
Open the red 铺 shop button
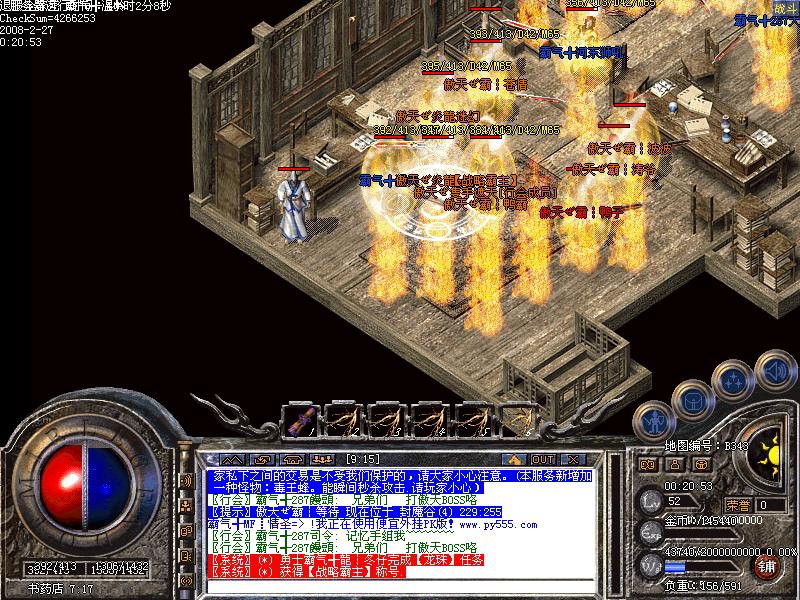(766, 566)
